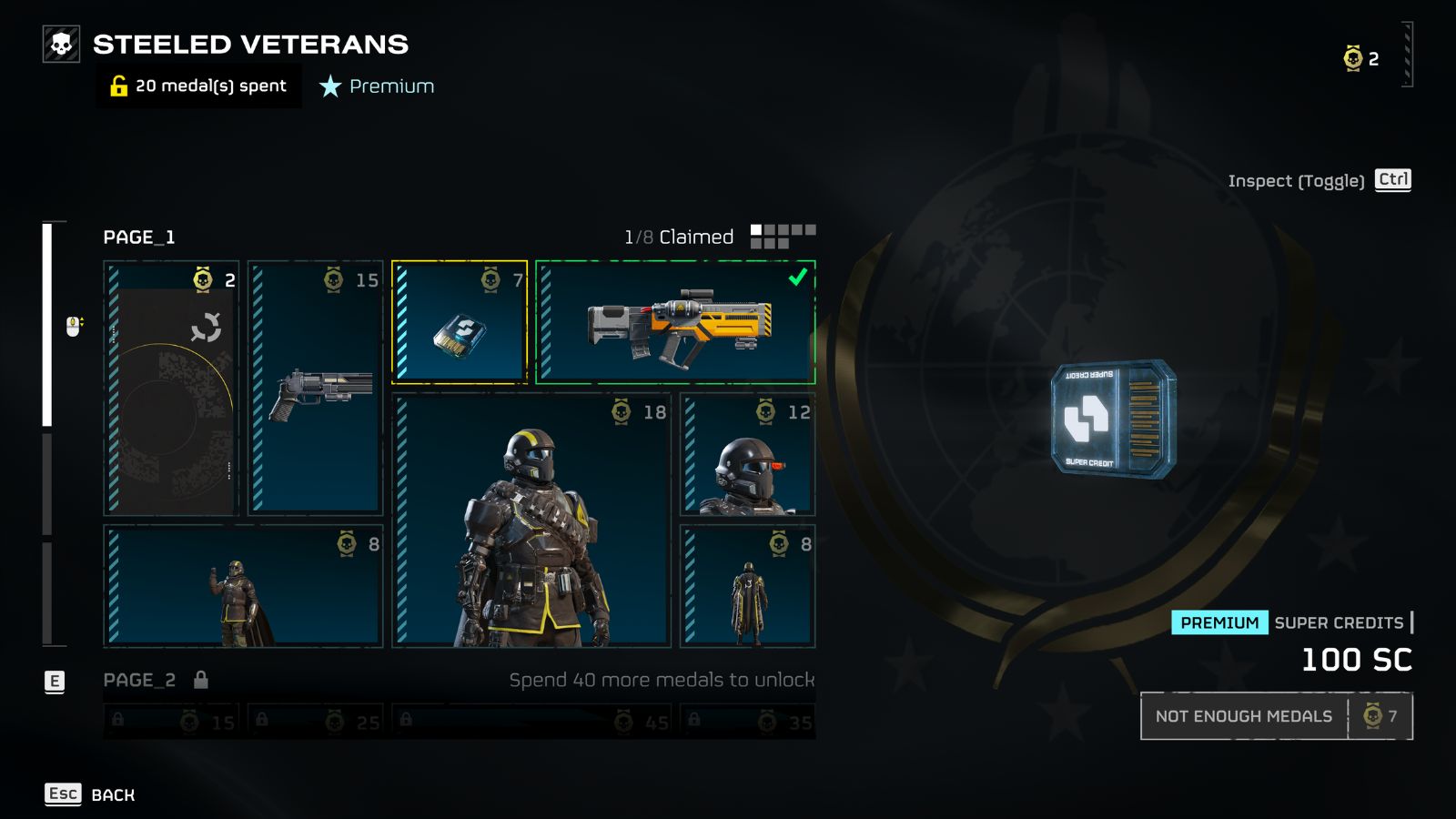1456x819 pixels.
Task: Select the saluting emote tile
Action: 243,586
